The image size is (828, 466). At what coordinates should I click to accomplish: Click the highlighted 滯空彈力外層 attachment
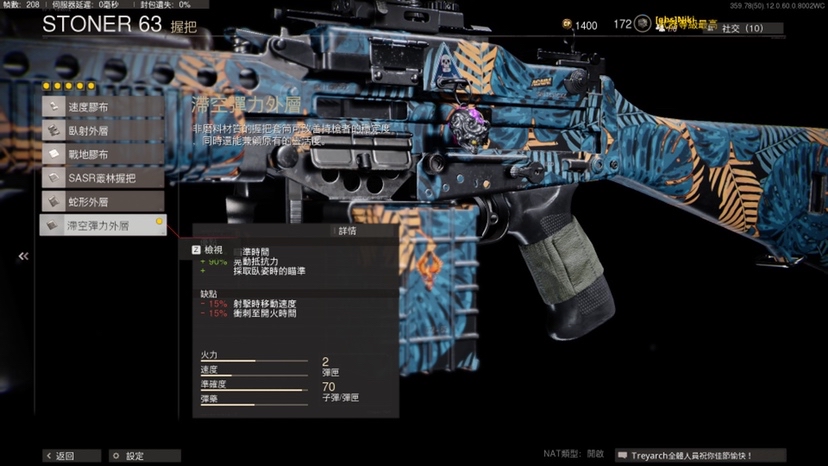[100, 226]
